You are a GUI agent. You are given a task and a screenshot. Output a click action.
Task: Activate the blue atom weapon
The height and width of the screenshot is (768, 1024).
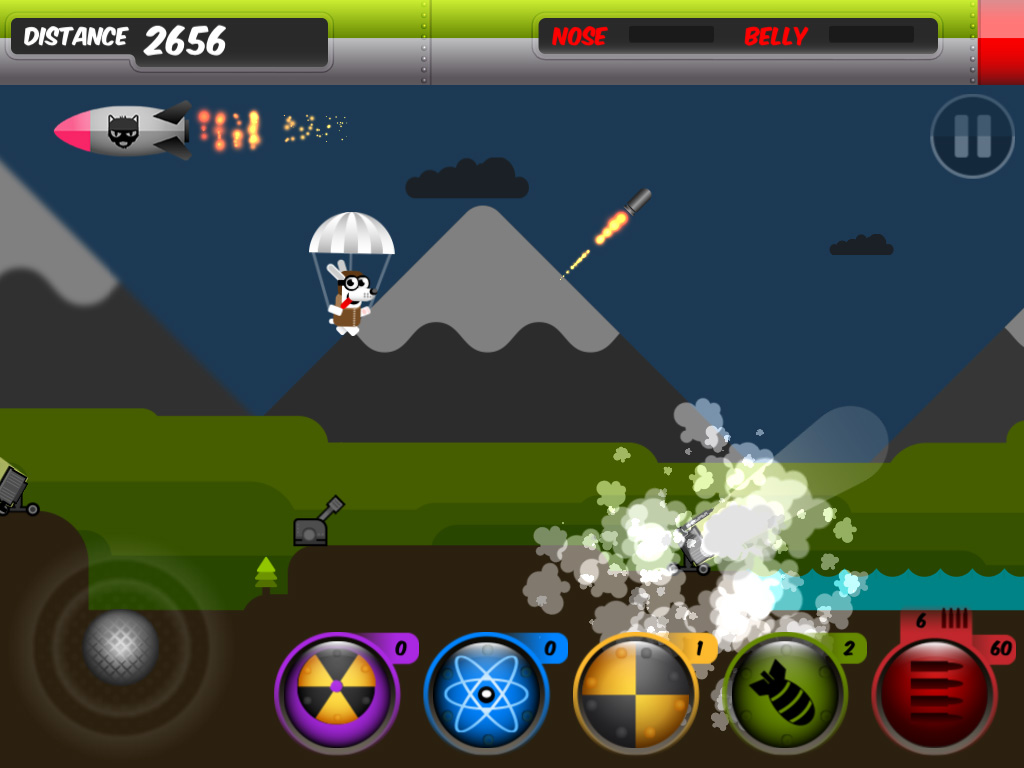click(486, 691)
